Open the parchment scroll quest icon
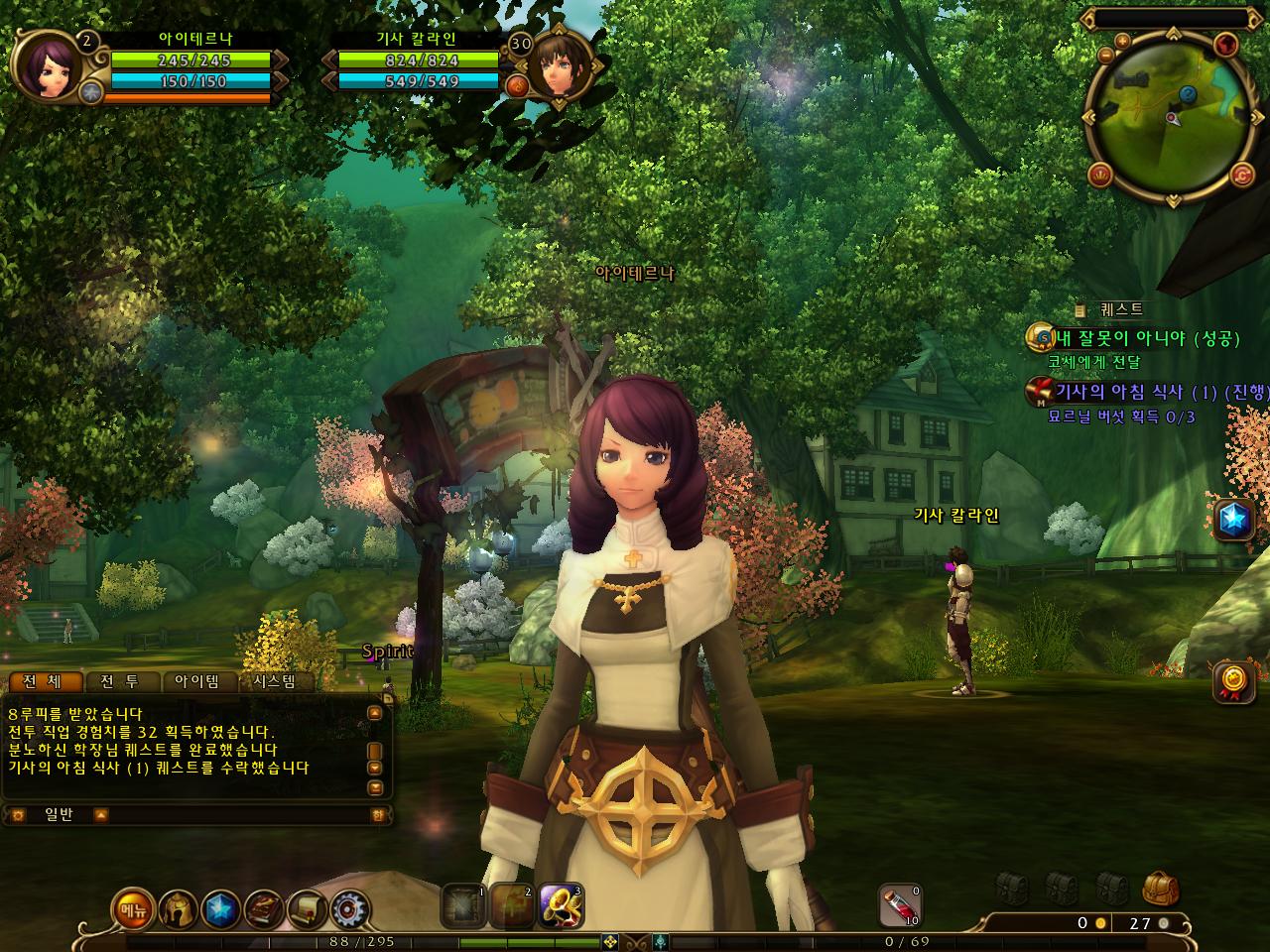 (308, 908)
